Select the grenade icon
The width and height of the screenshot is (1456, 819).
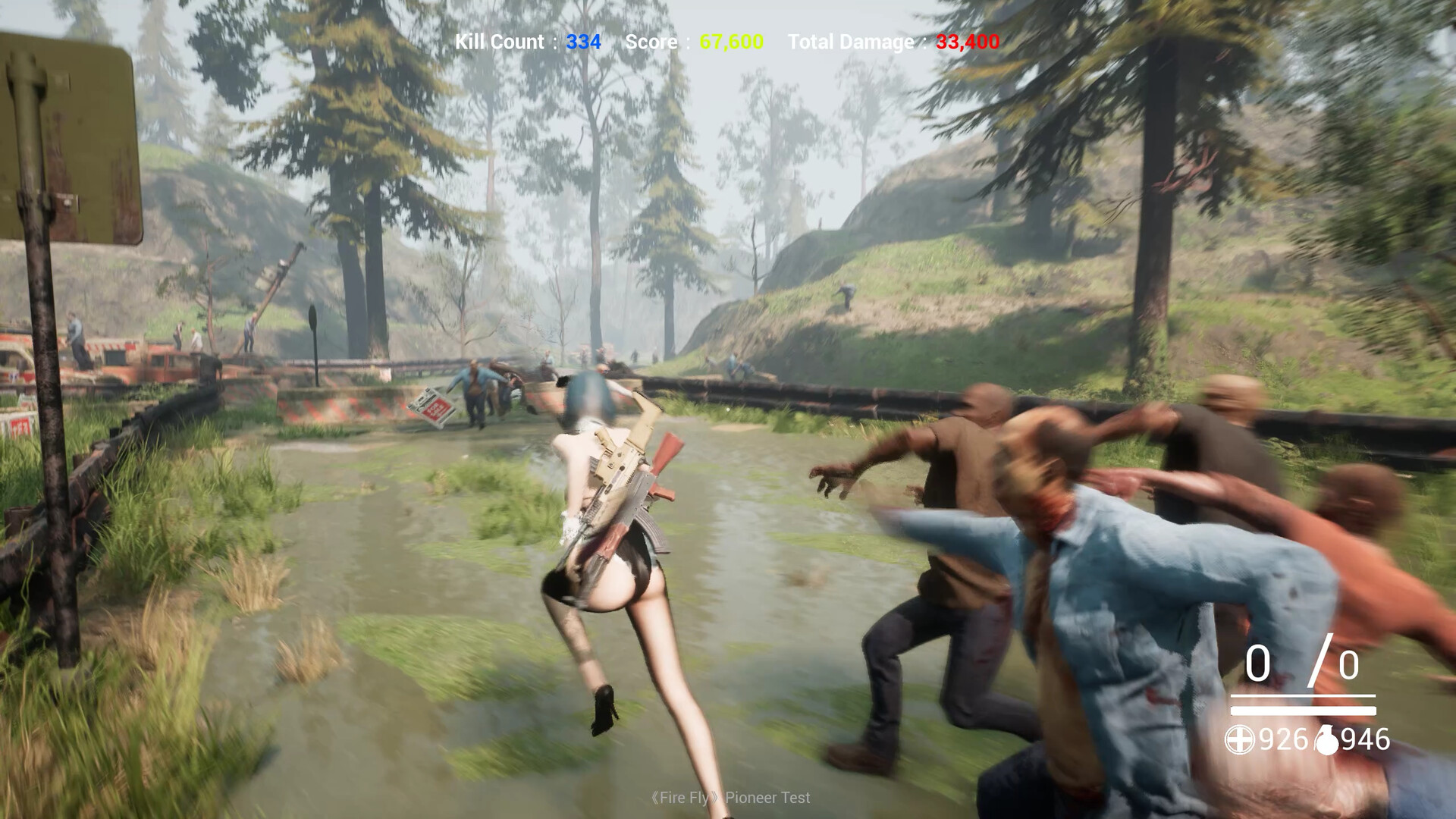[1326, 740]
